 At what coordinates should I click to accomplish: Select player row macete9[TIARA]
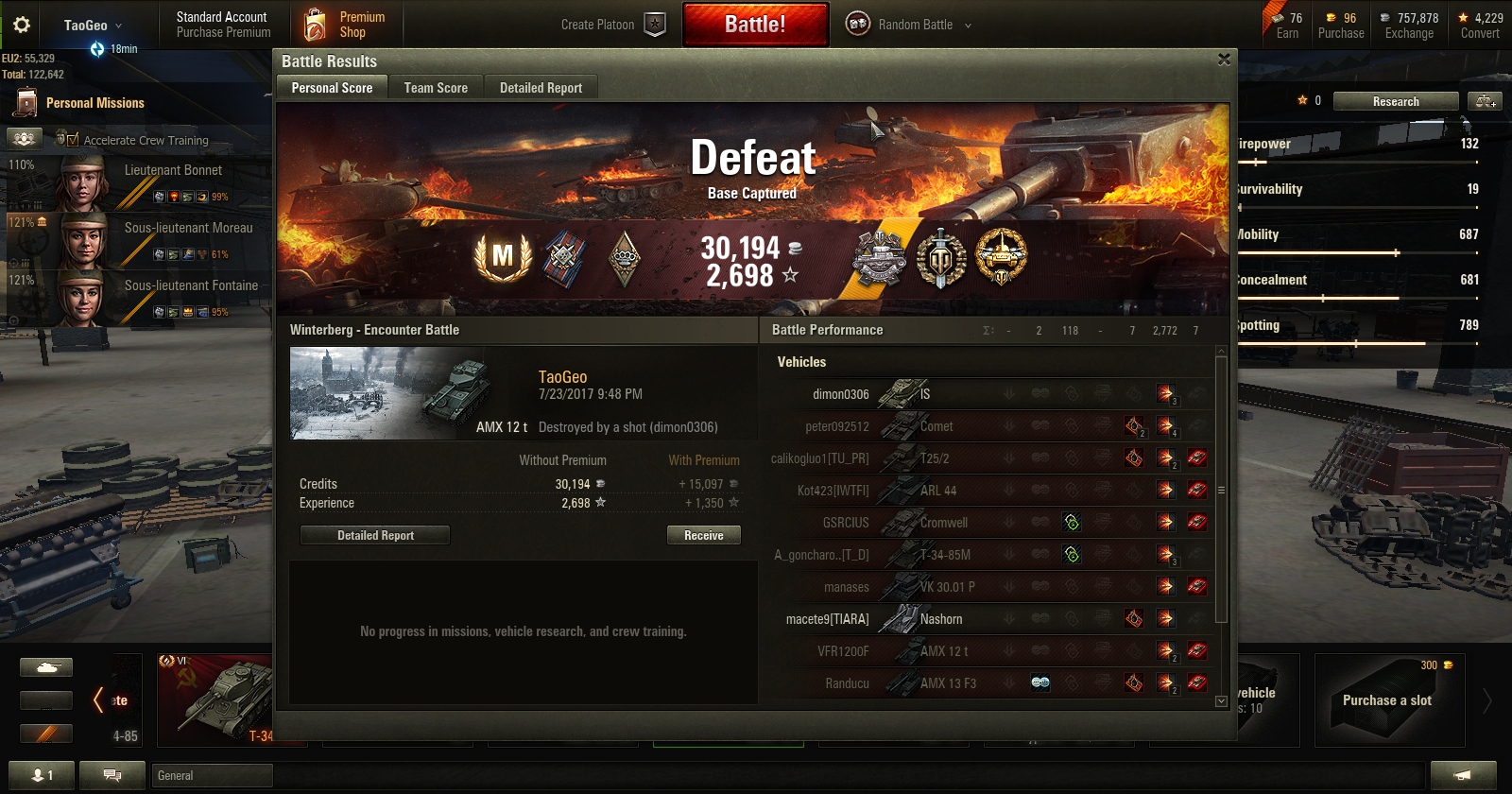(x=828, y=619)
